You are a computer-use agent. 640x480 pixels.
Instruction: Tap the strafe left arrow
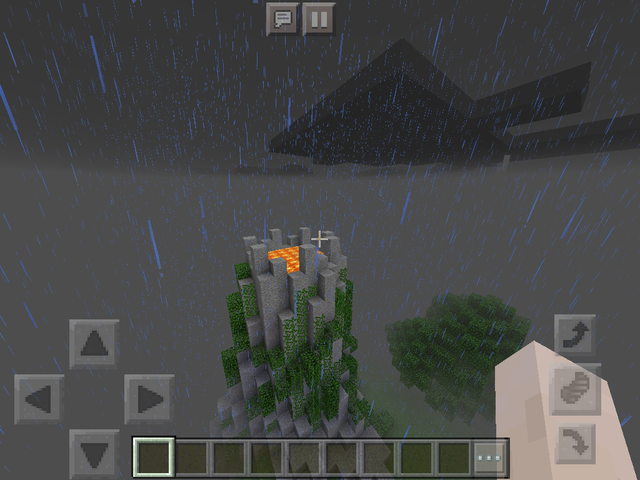pyautogui.click(x=39, y=399)
